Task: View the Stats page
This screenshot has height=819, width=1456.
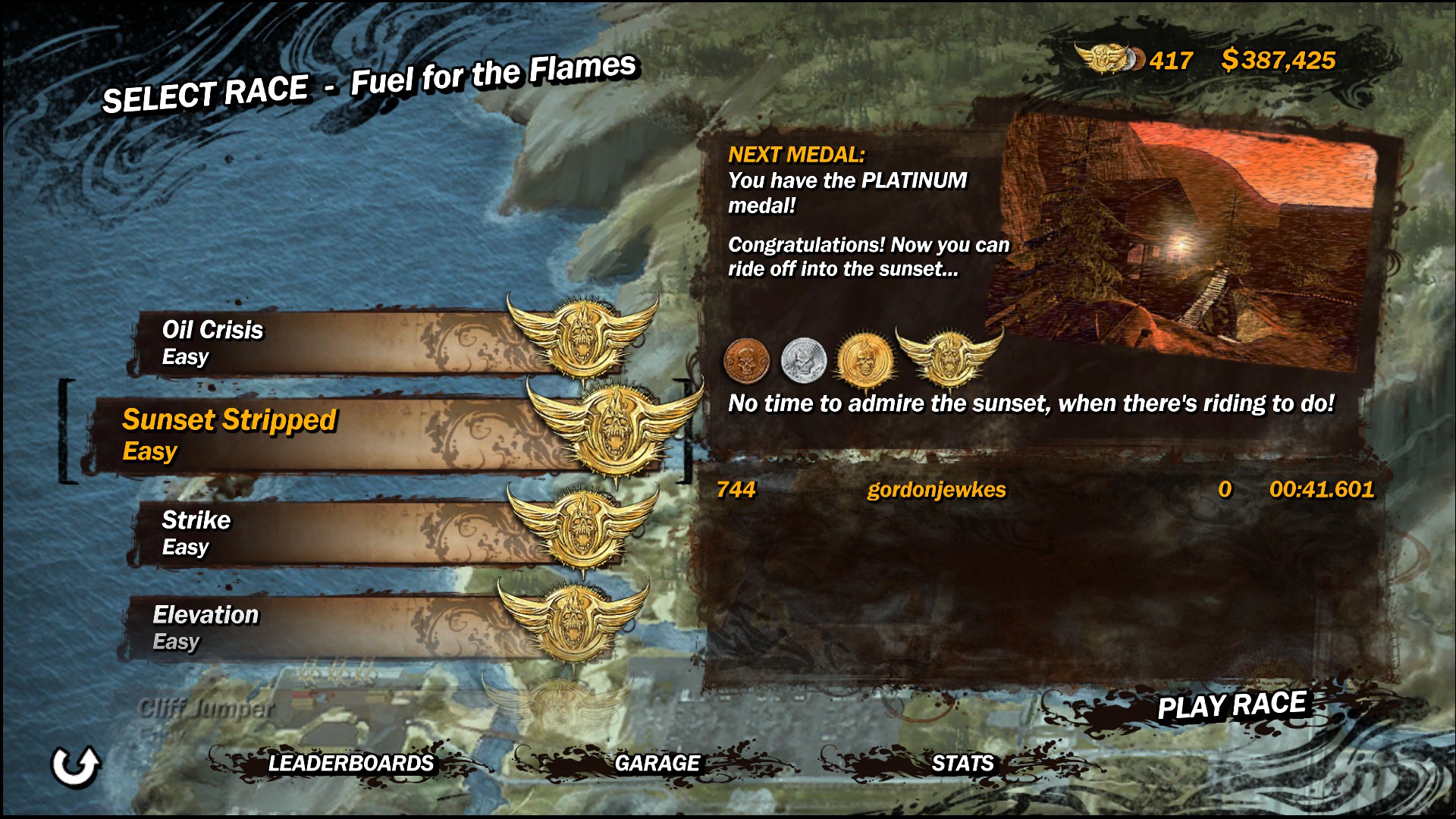Action: [962, 763]
